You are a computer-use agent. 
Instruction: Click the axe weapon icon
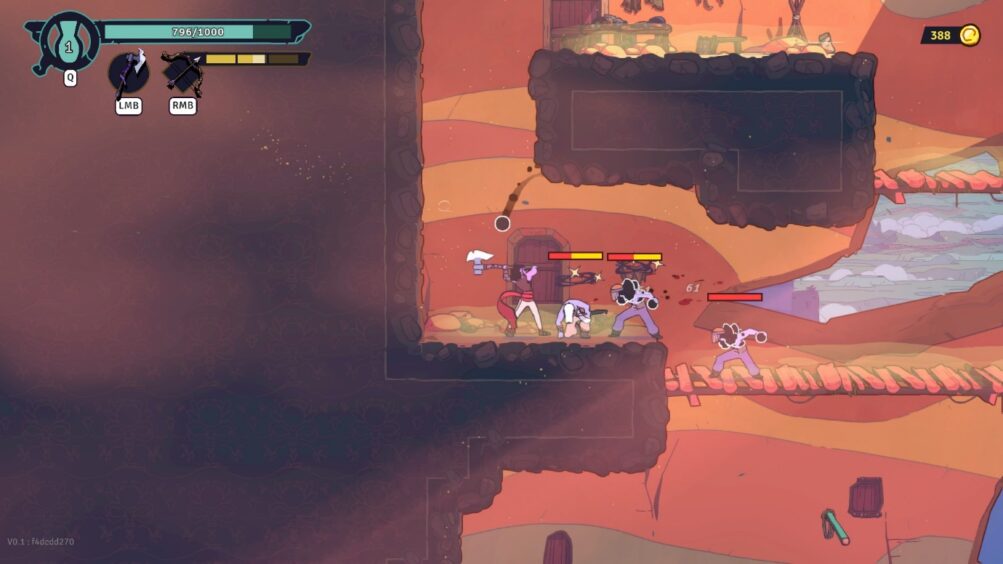[x=129, y=73]
